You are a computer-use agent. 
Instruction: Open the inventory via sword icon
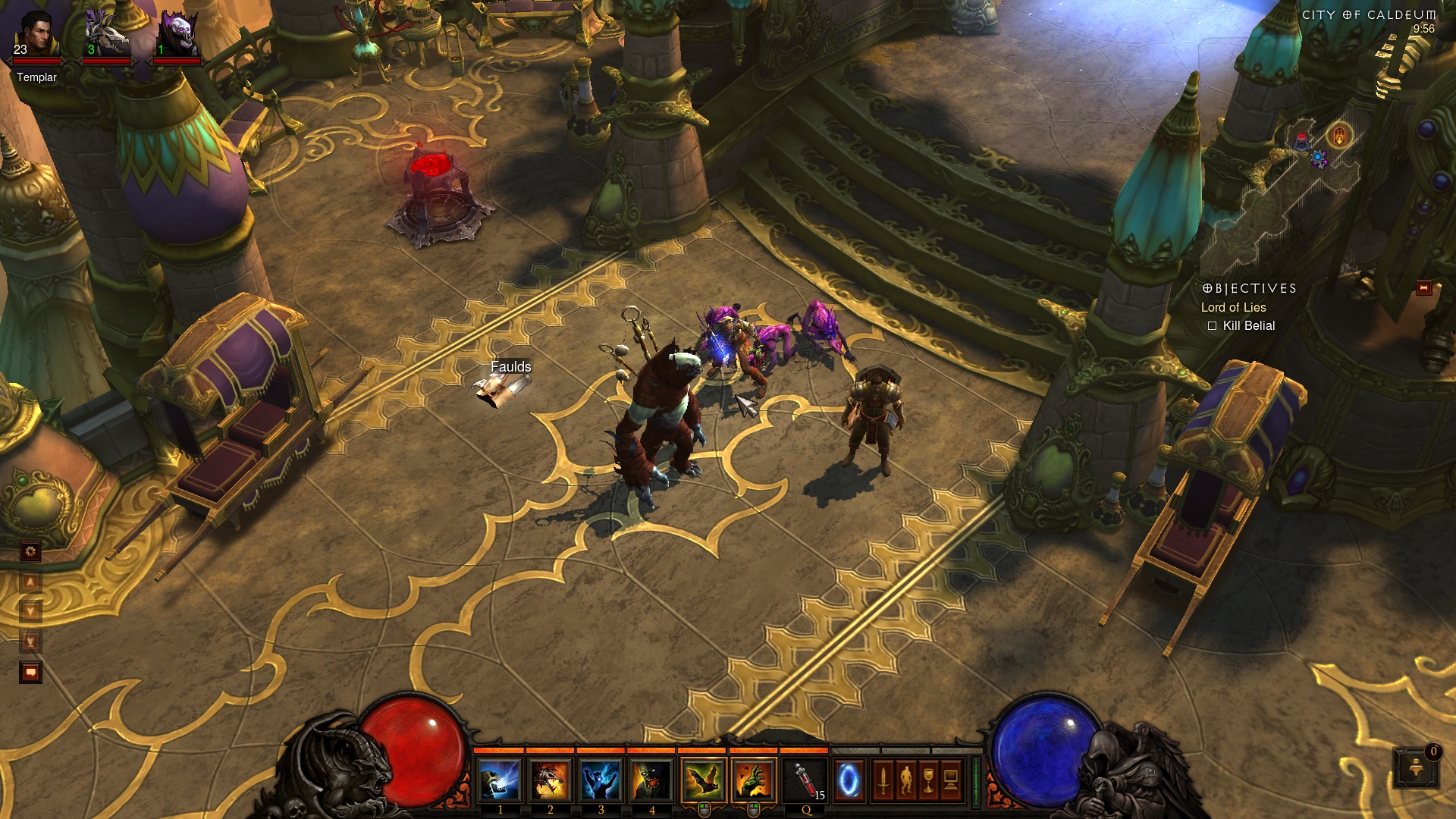pos(883,780)
